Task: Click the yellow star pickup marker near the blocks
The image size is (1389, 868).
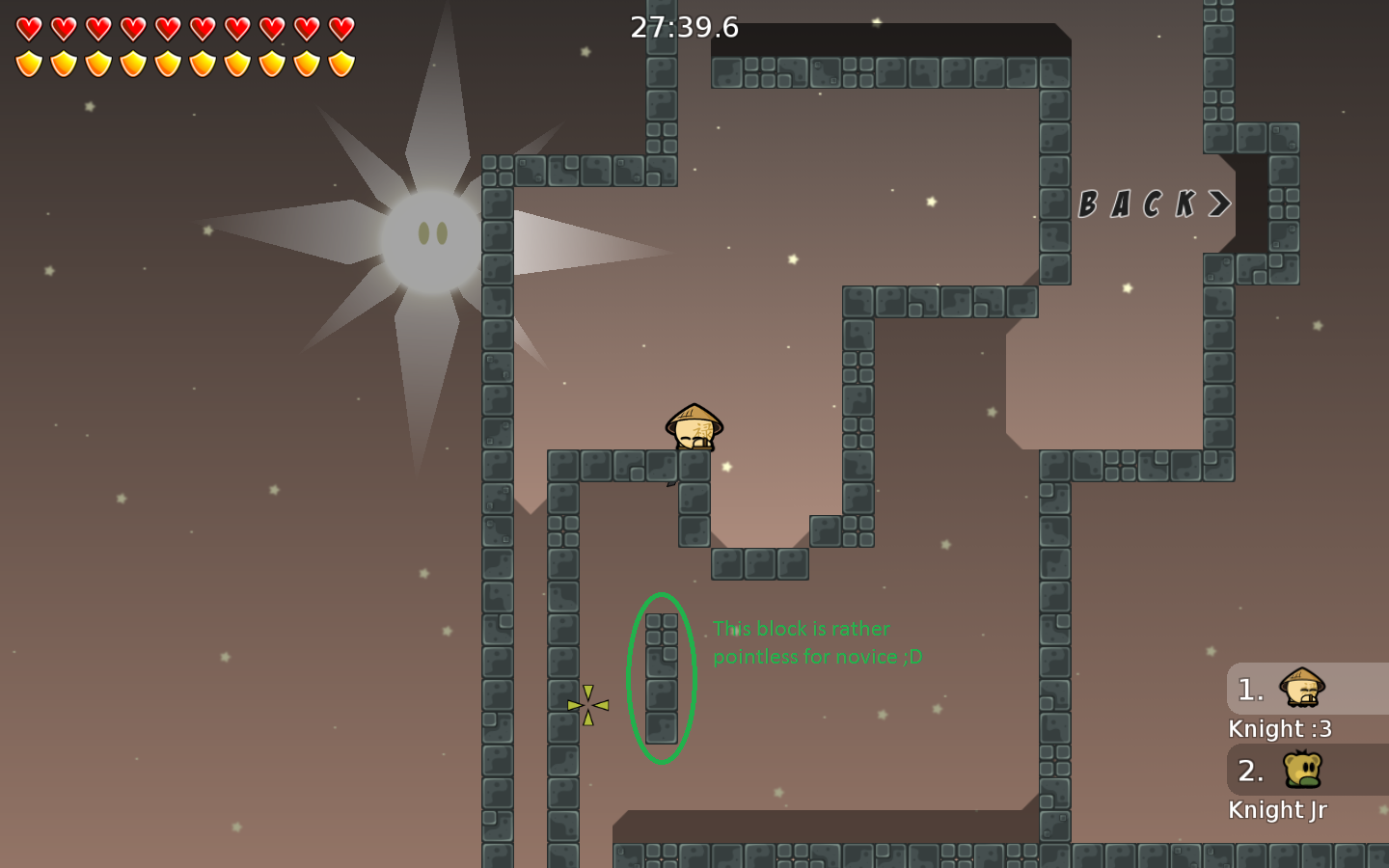Action: click(588, 704)
